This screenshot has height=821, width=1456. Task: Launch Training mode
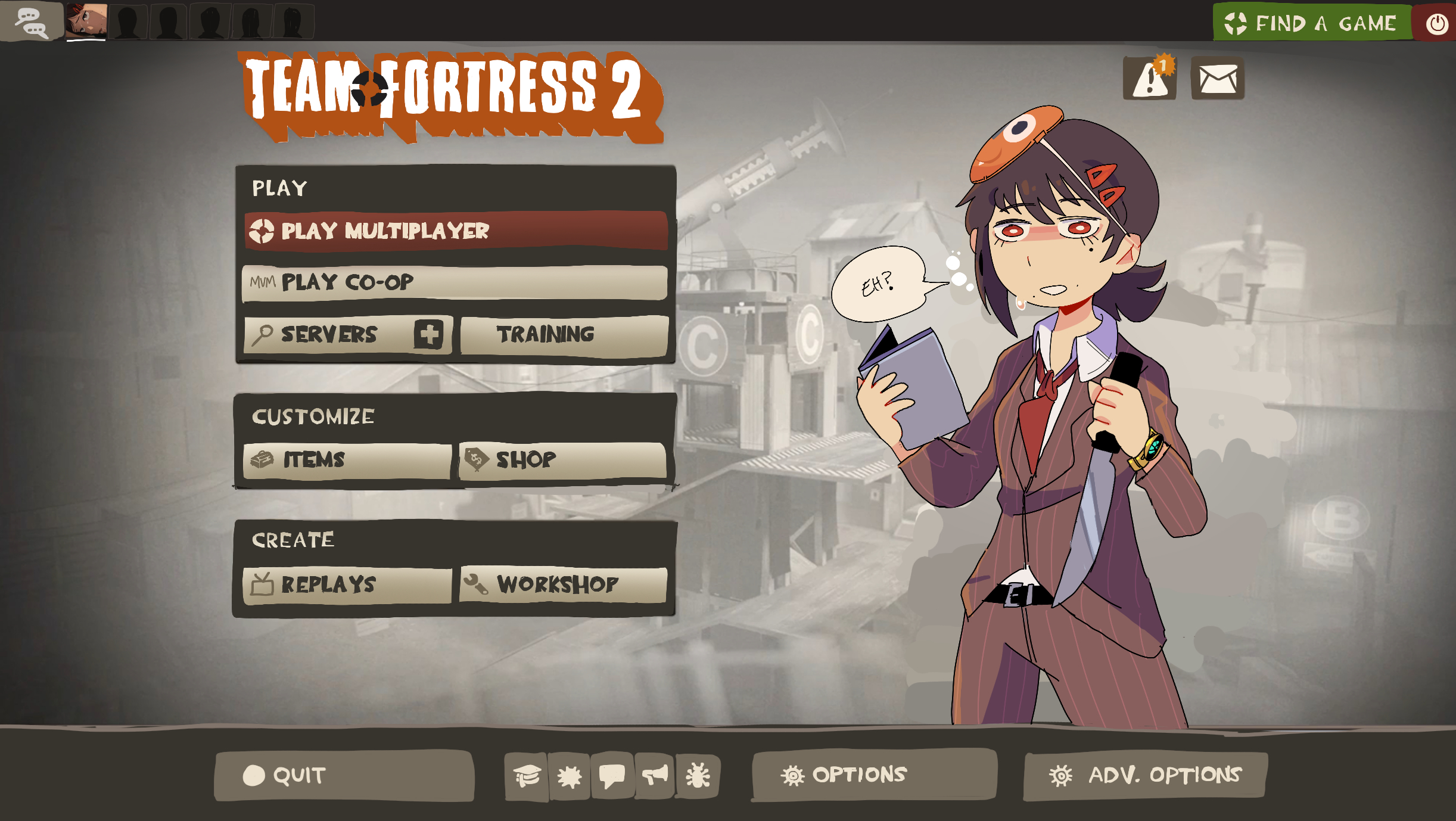564,335
